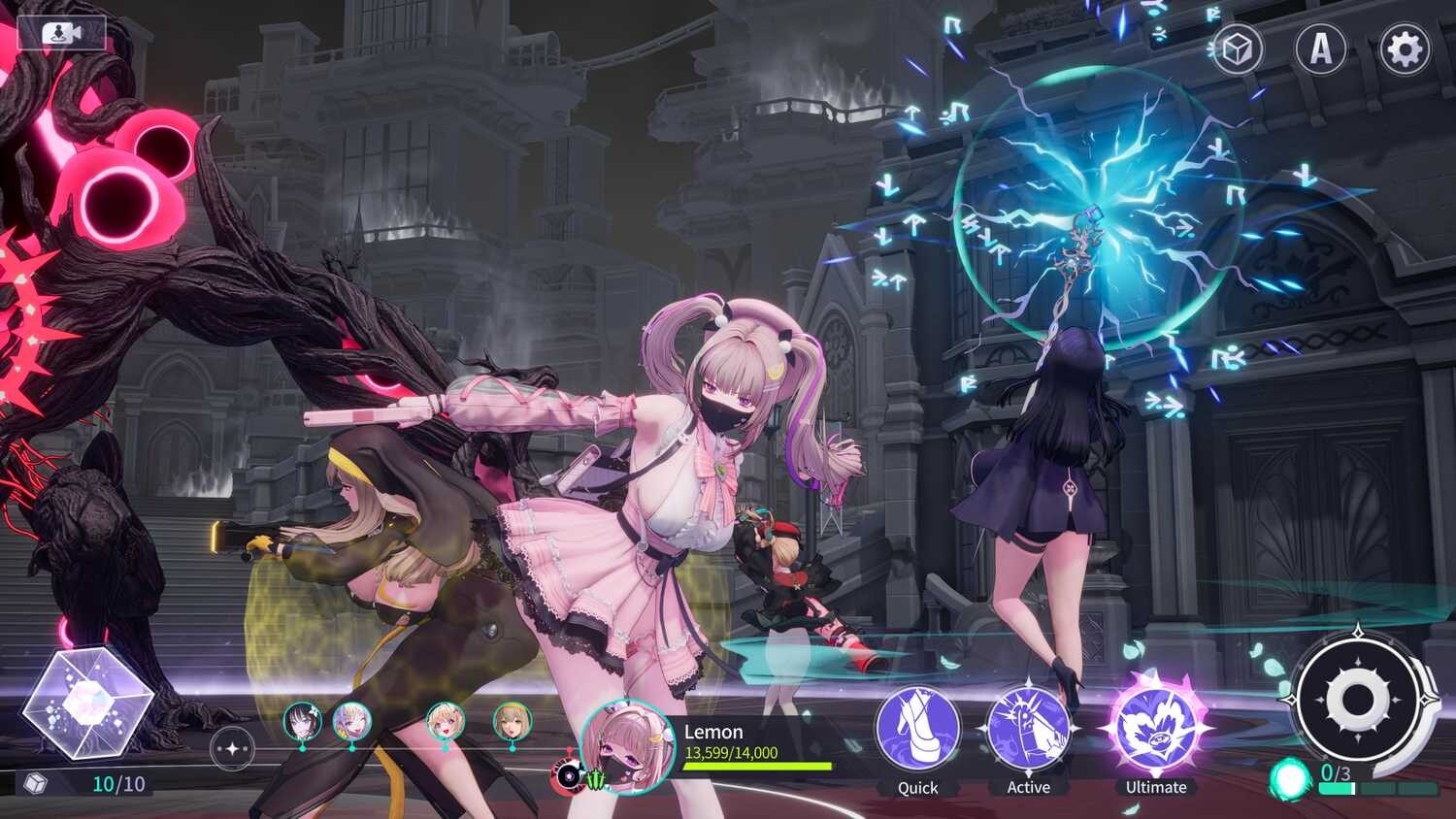This screenshot has width=1456, height=819.
Task: Open the settings gear menu
Action: click(x=1405, y=49)
